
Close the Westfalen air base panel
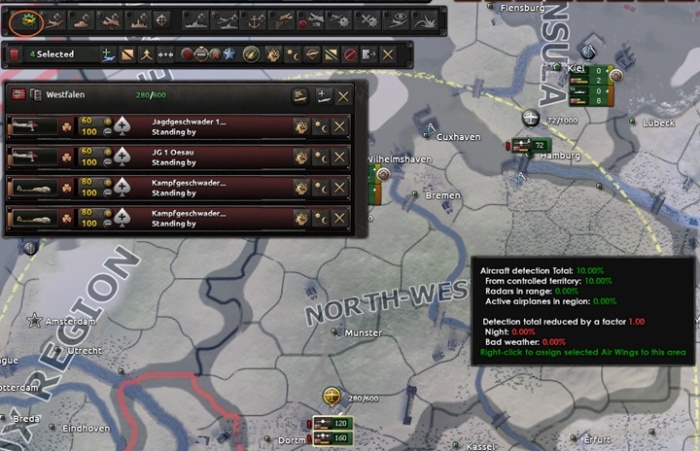(343, 96)
